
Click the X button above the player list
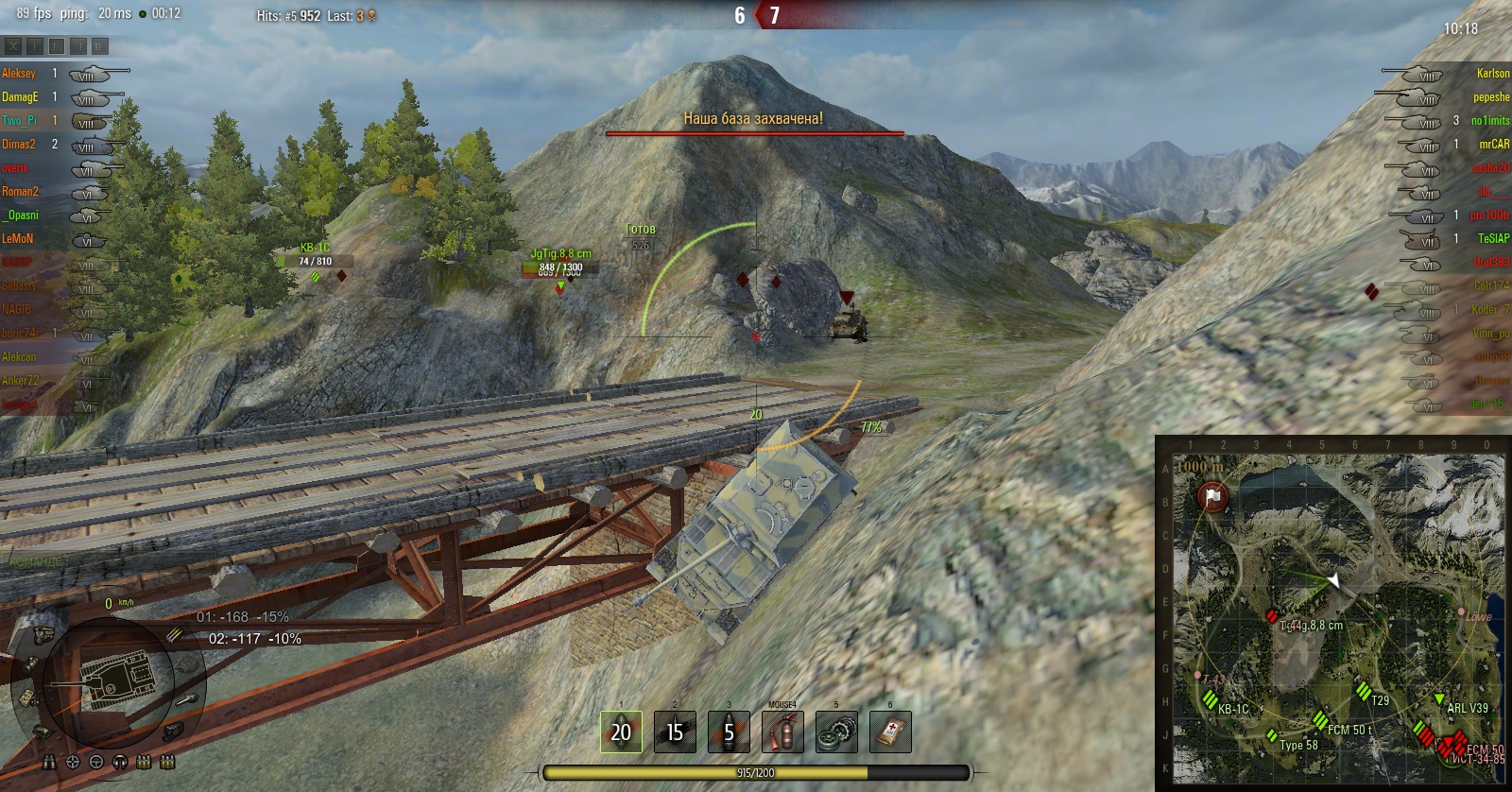point(13,45)
